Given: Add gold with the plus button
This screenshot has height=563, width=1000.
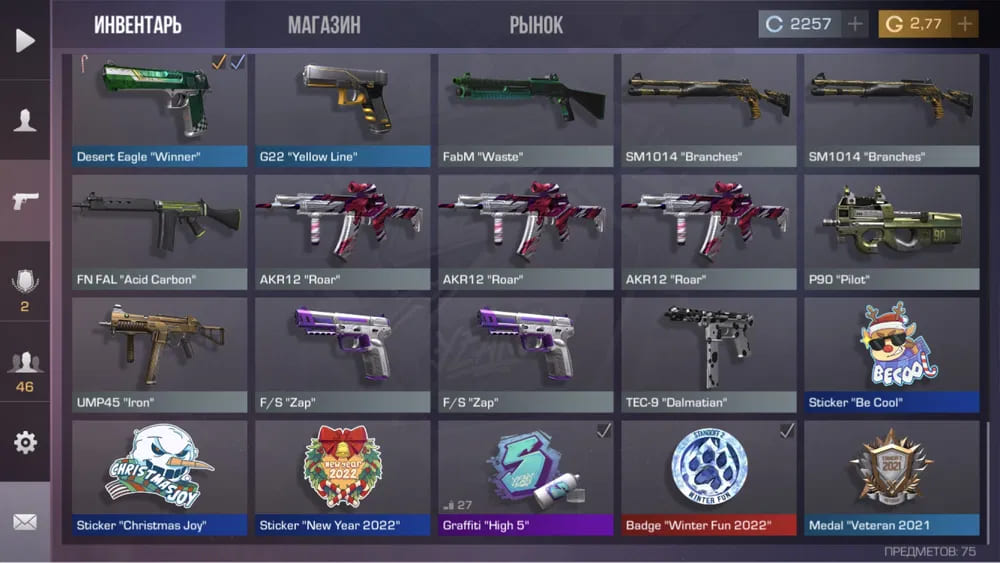Looking at the screenshot, I should pos(964,24).
